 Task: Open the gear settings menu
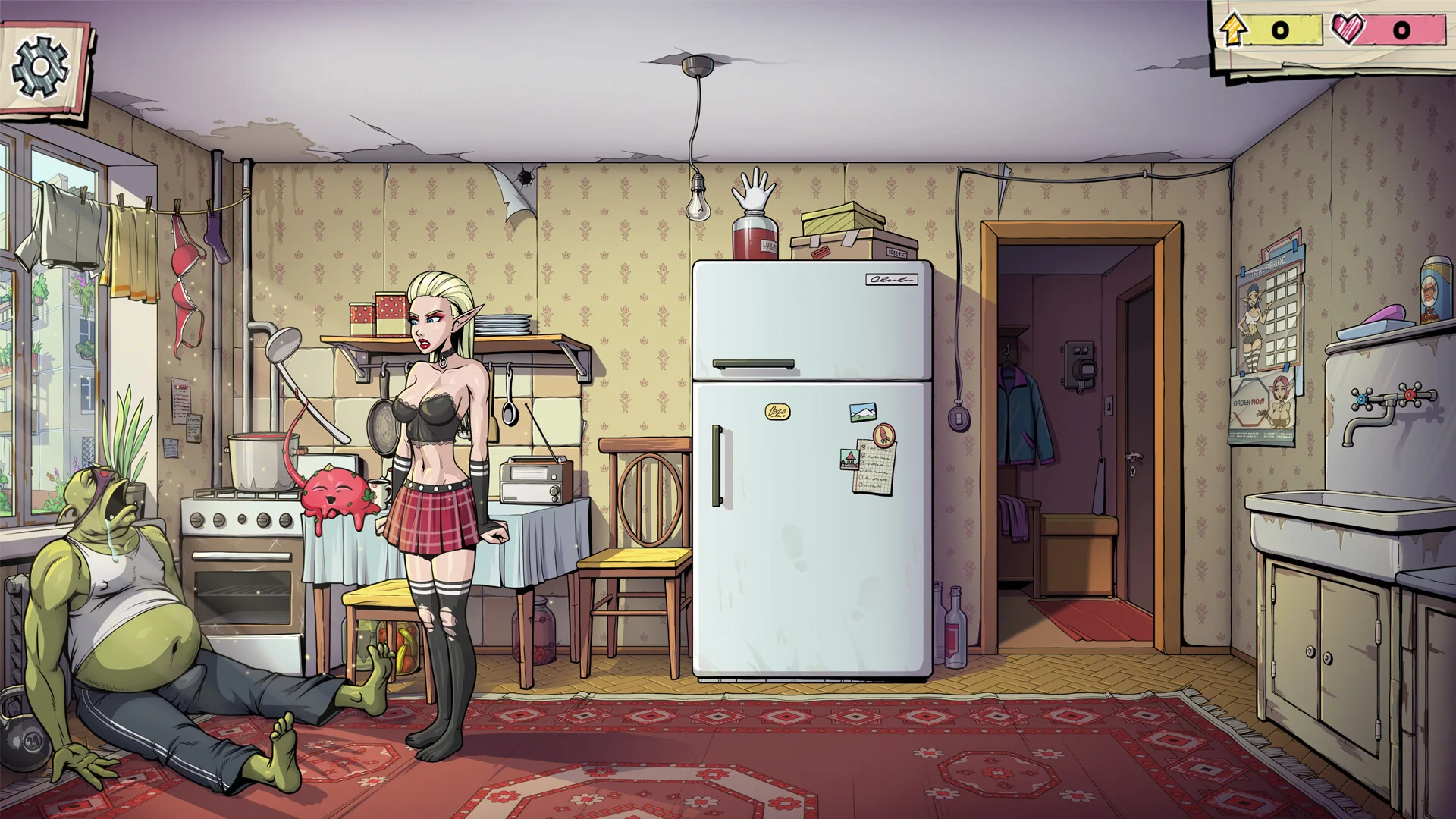[41, 67]
